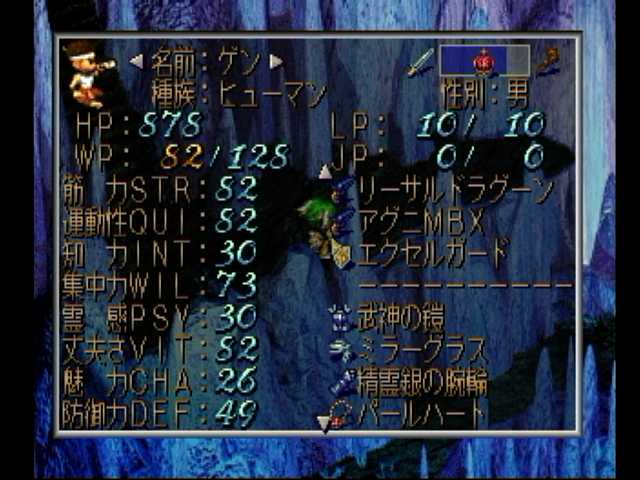The height and width of the screenshot is (480, 640).
Task: Select the エクセルガード shield entry
Action: coord(434,251)
